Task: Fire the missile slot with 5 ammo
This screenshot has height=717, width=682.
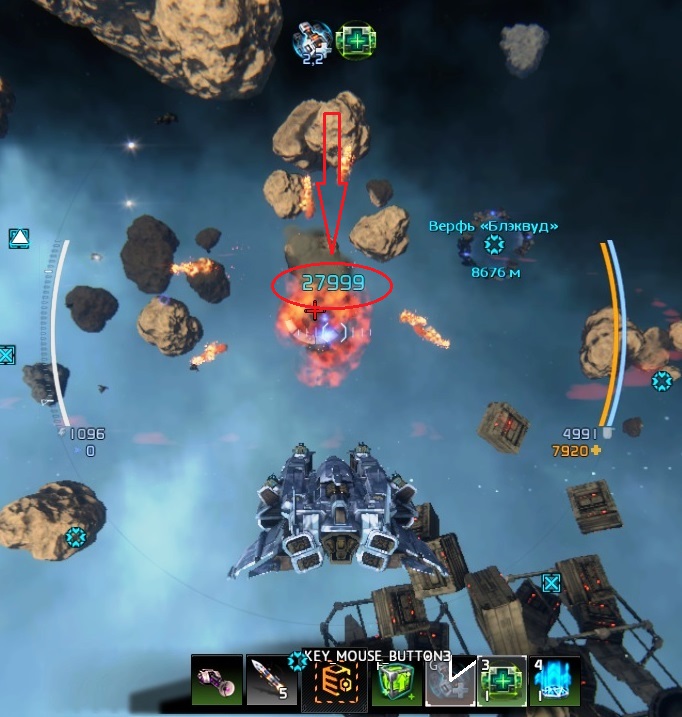Action: tap(270, 681)
